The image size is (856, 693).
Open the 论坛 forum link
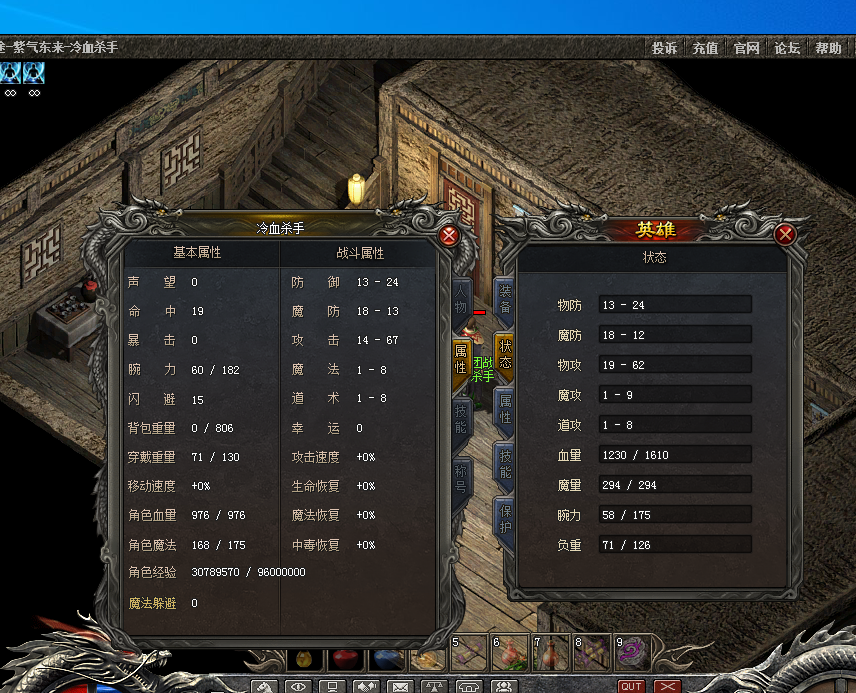[787, 48]
